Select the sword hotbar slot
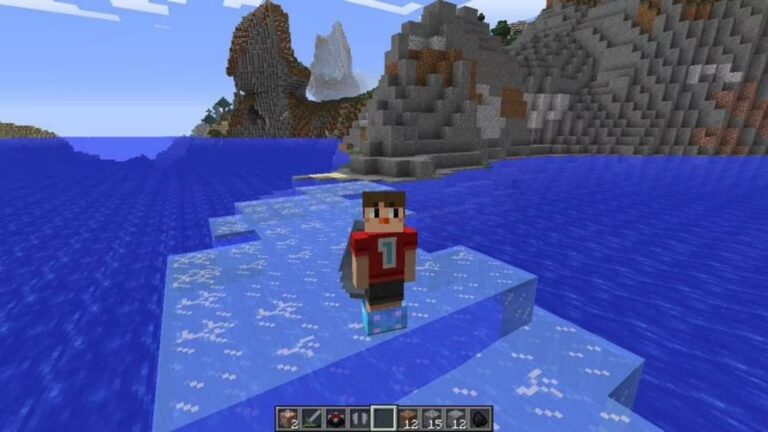The width and height of the screenshot is (768, 432). pyautogui.click(x=311, y=418)
